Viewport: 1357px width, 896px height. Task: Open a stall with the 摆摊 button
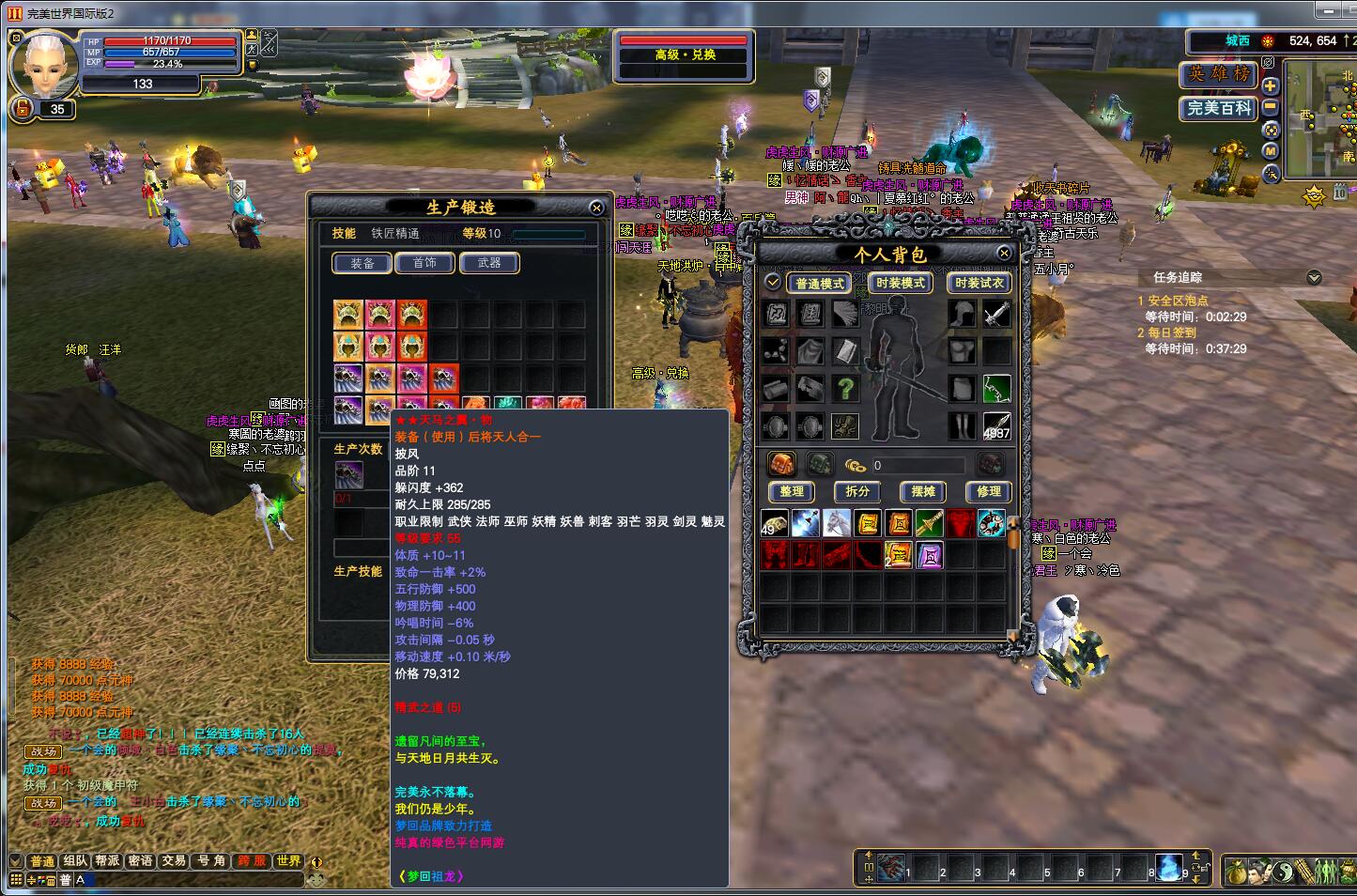coord(922,491)
